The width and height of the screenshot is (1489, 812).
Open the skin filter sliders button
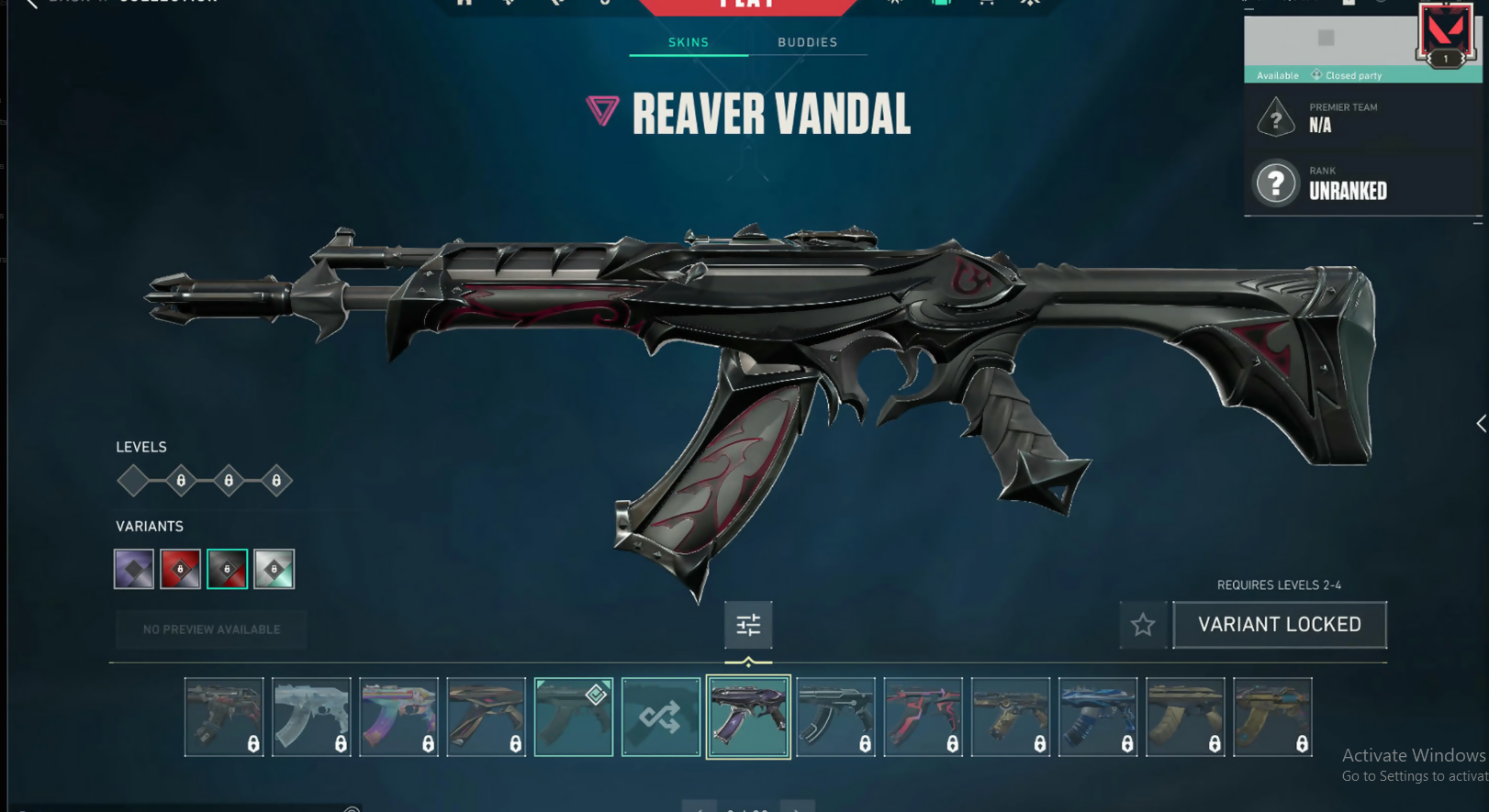pos(748,625)
